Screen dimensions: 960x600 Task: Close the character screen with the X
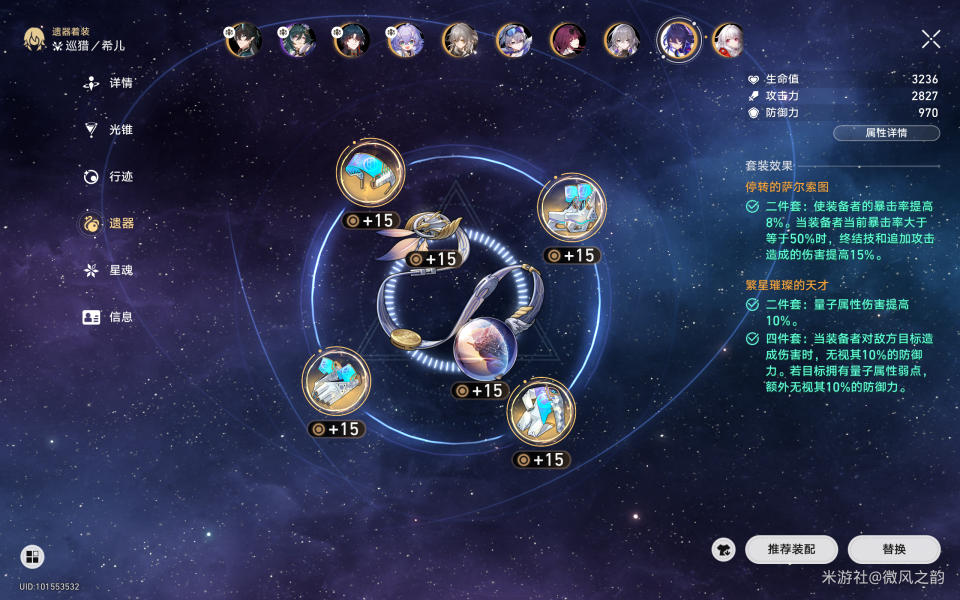931,39
